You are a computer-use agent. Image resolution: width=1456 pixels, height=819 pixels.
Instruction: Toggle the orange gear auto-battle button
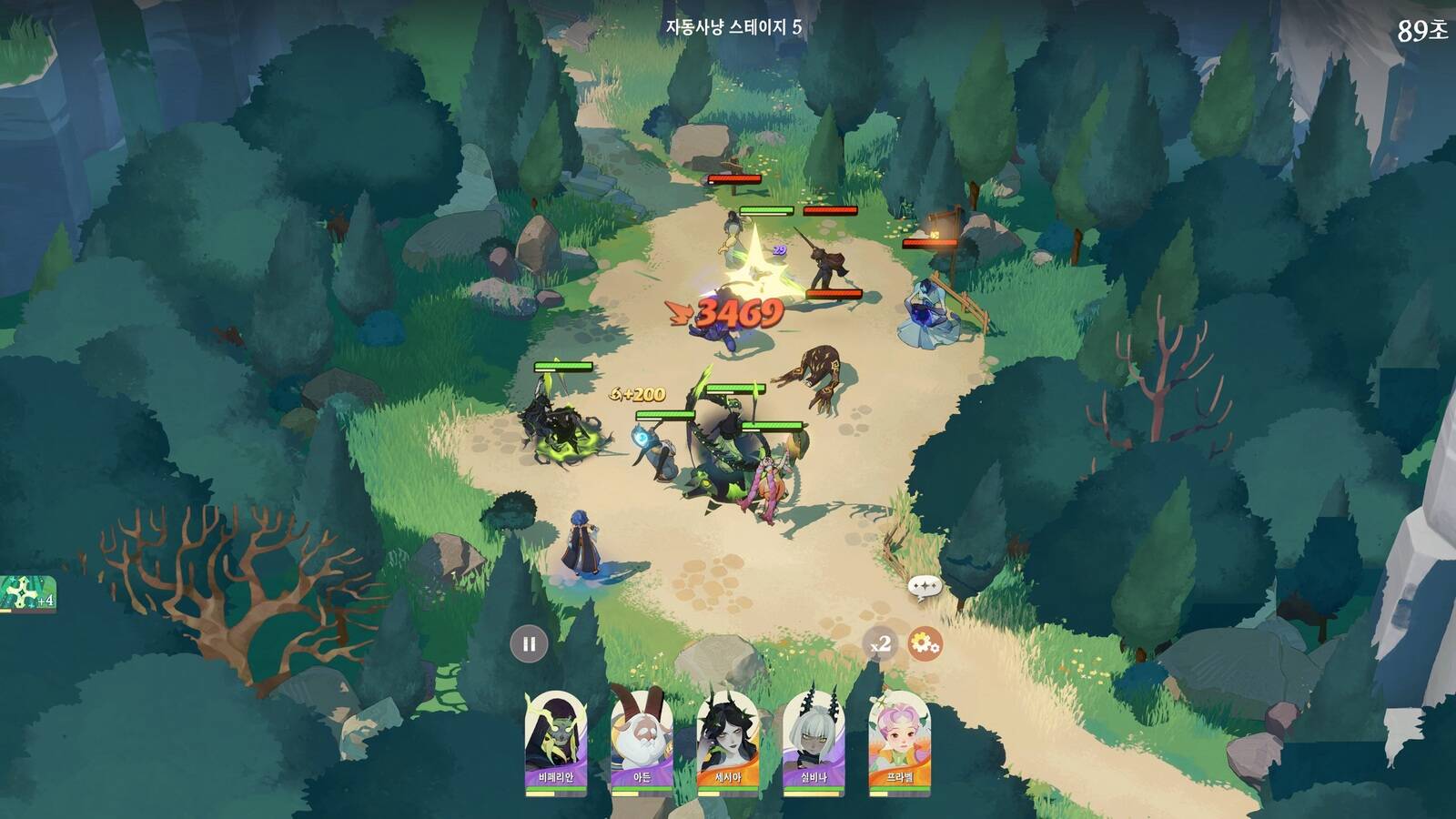(925, 644)
